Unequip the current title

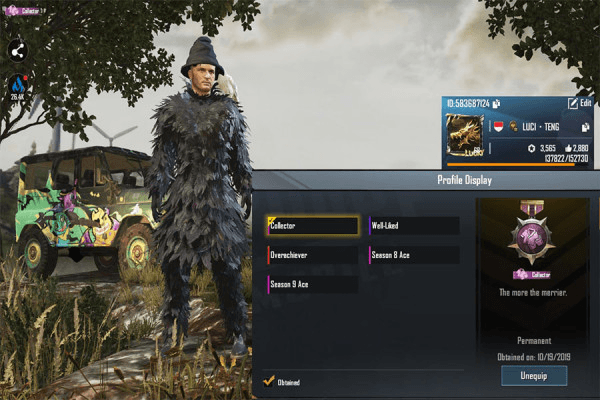pyautogui.click(x=534, y=375)
